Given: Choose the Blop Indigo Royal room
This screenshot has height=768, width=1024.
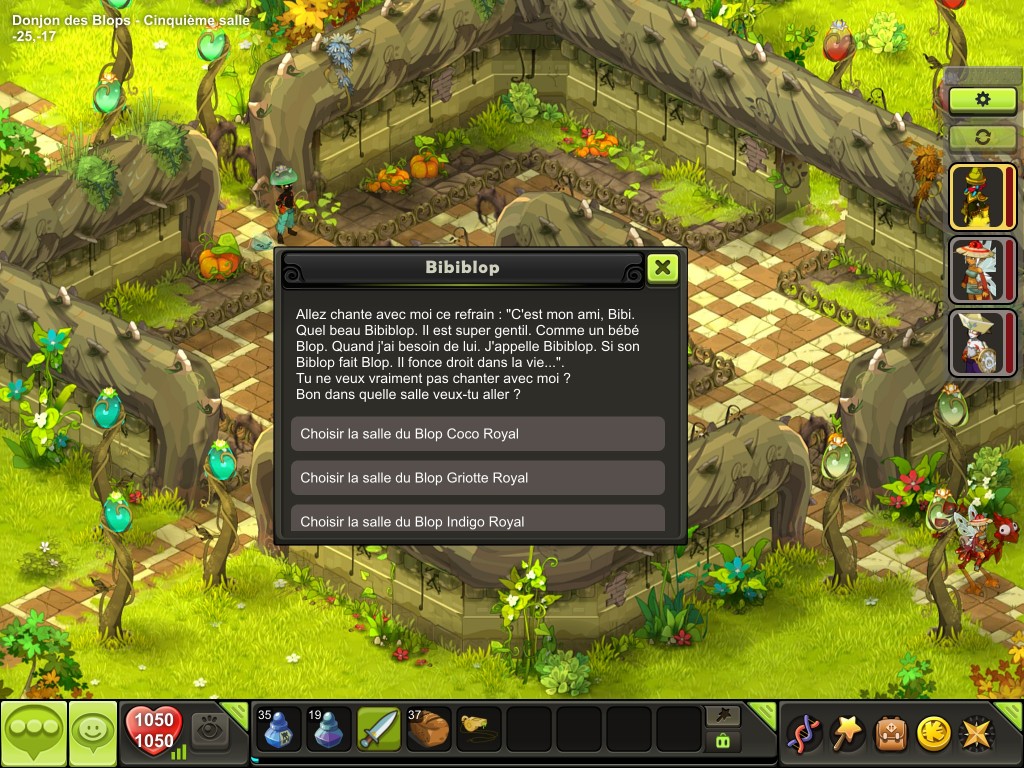Looking at the screenshot, I should (478, 519).
